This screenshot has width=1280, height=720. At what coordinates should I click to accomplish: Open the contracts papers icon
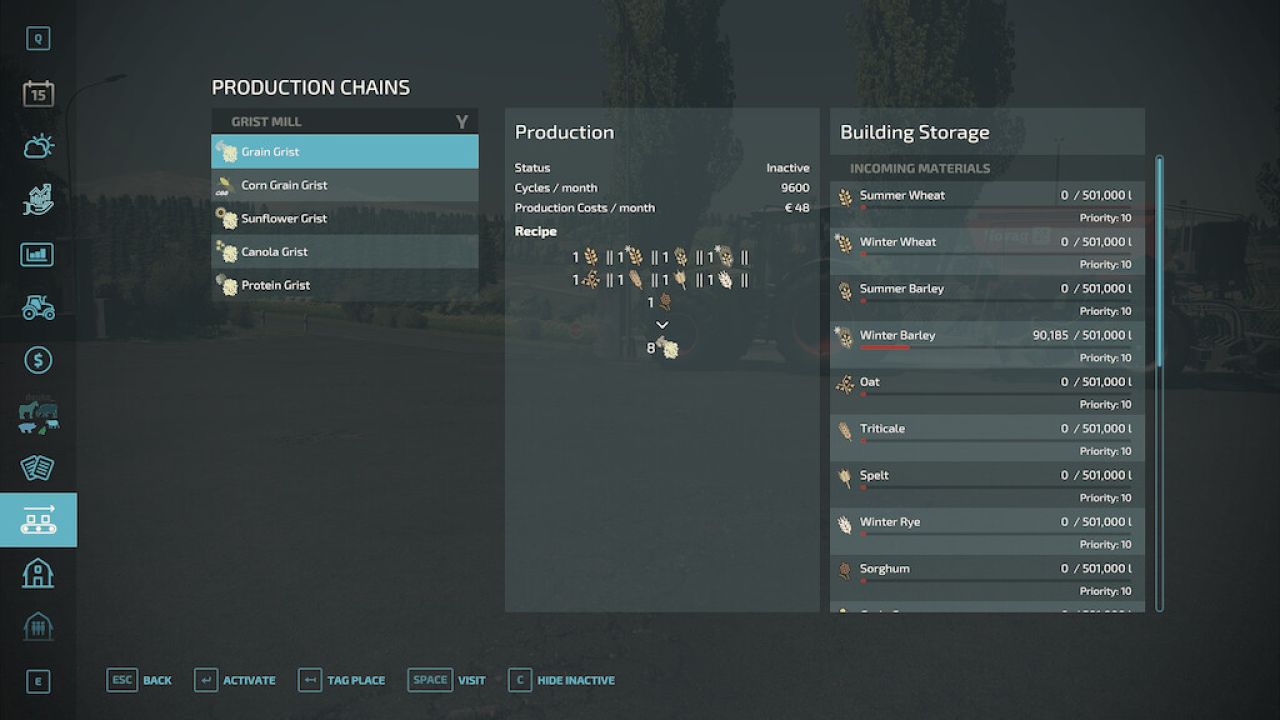[x=38, y=466]
